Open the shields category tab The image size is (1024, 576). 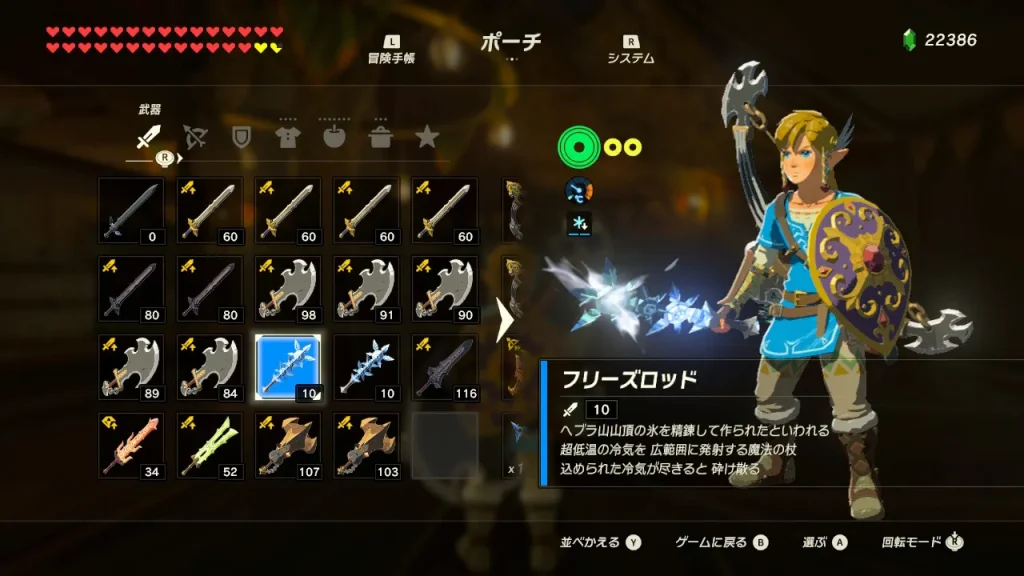tap(241, 137)
